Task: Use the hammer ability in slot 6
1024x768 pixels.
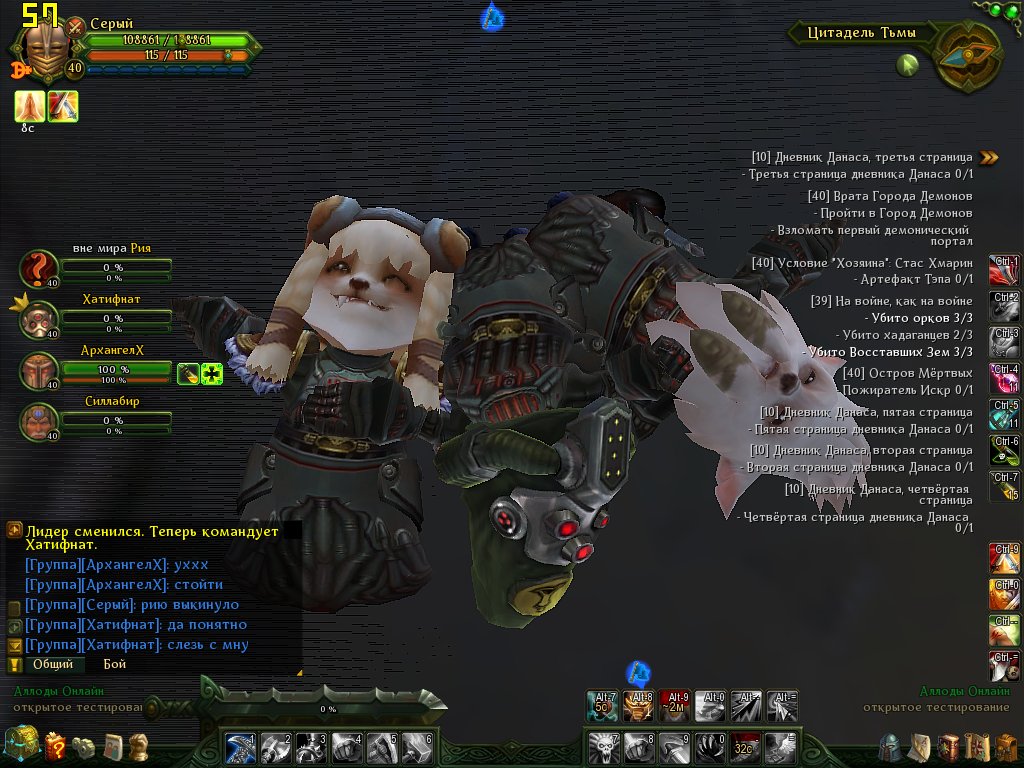Action: pyautogui.click(x=418, y=747)
